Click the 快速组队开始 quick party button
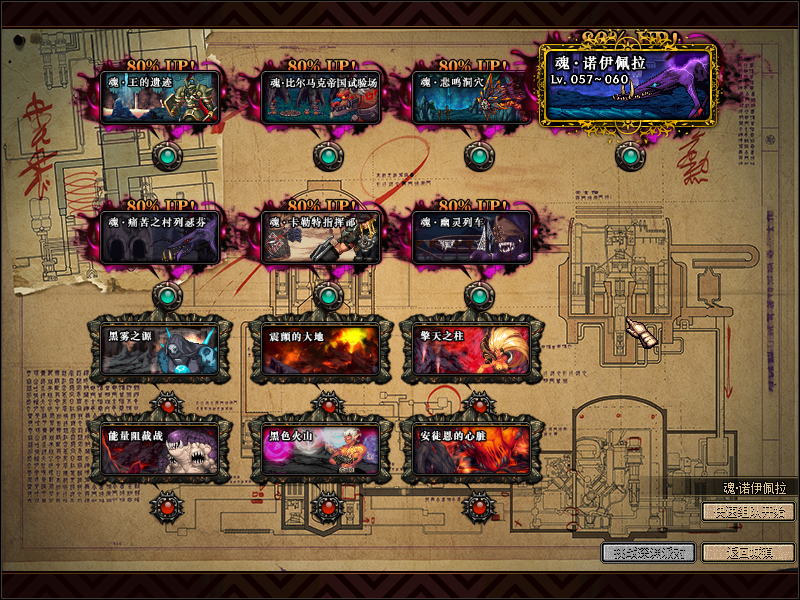Image resolution: width=800 pixels, height=600 pixels. [x=748, y=512]
